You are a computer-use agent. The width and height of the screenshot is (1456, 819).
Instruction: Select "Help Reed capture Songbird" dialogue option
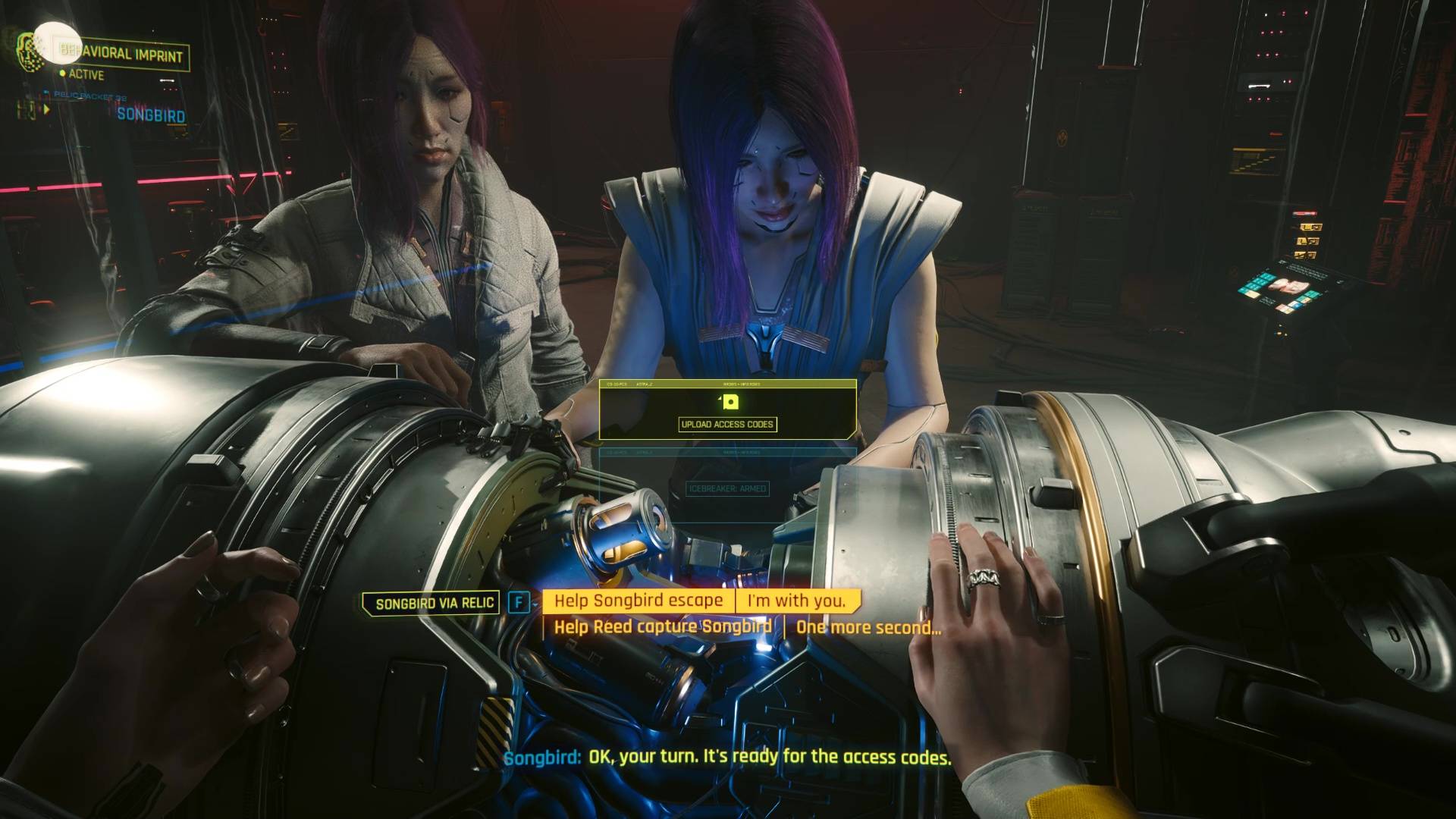pyautogui.click(x=662, y=627)
